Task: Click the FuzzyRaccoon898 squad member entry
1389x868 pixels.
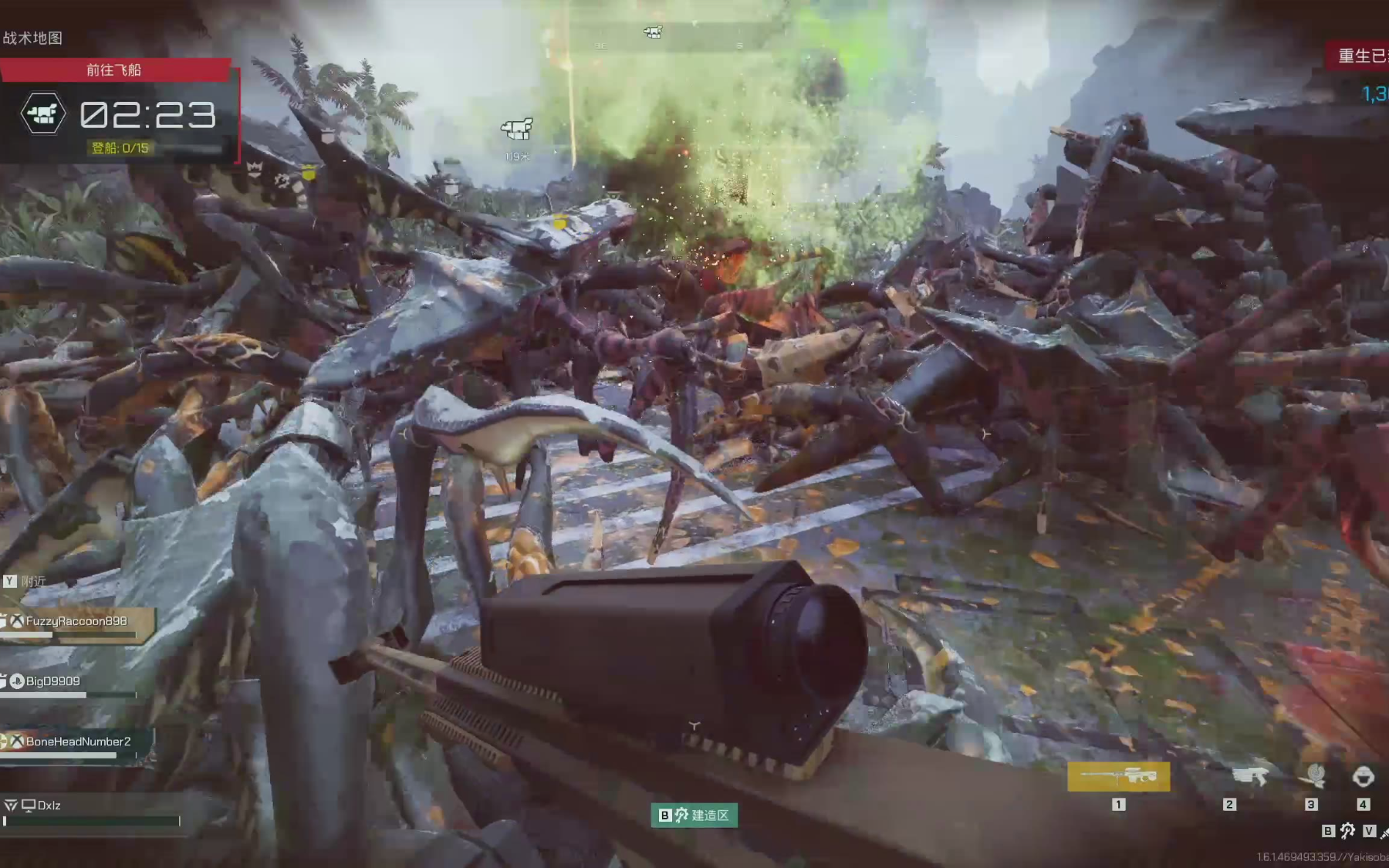Action: [x=76, y=621]
